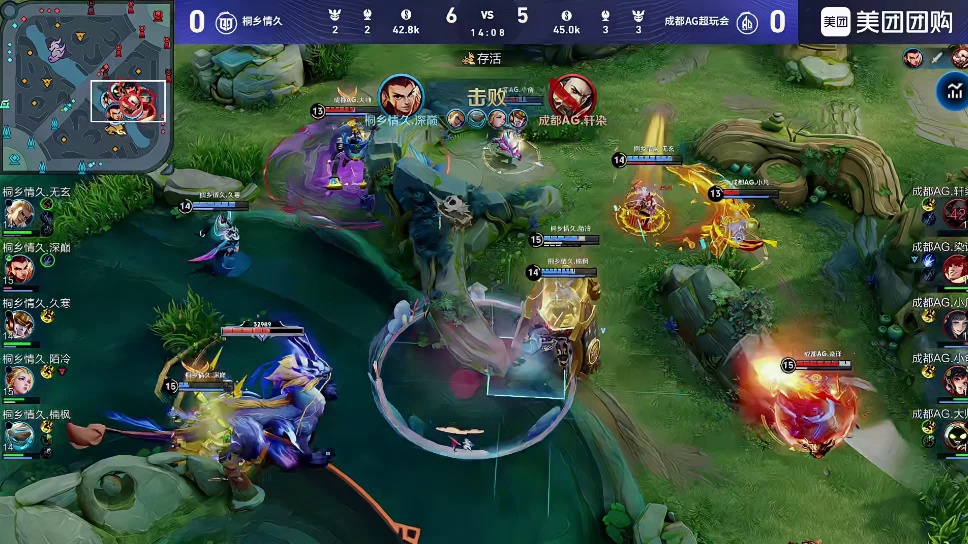Open the 美团团购 sponsor banner

coord(882,22)
